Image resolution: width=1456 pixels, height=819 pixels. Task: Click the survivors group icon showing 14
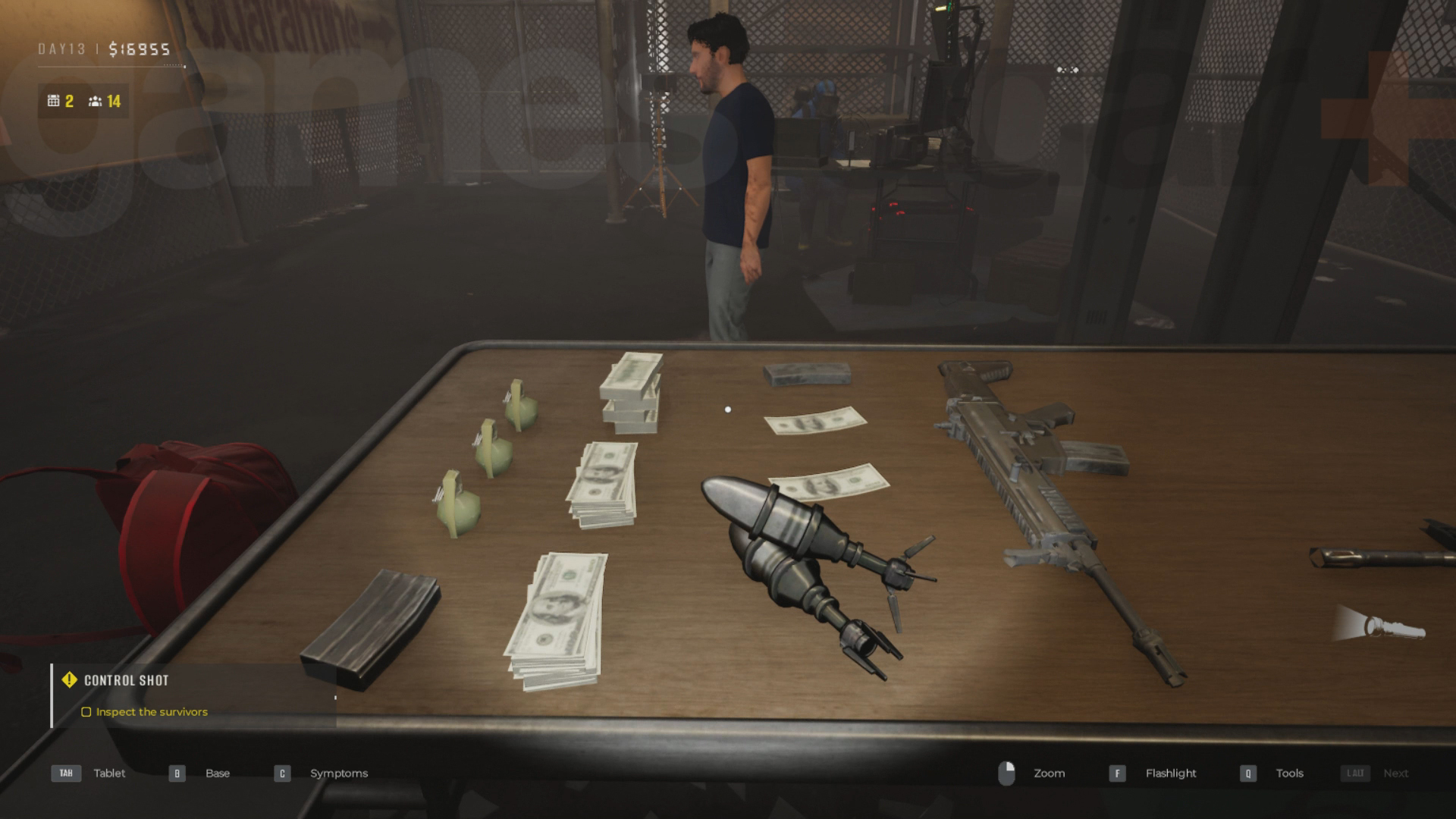point(95,99)
